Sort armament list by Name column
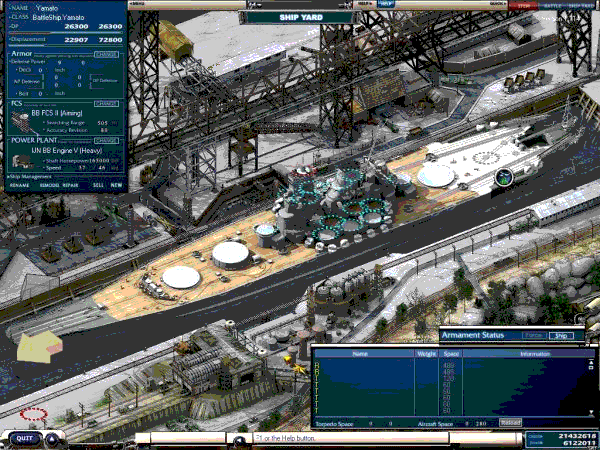This screenshot has width=600, height=450. click(360, 353)
